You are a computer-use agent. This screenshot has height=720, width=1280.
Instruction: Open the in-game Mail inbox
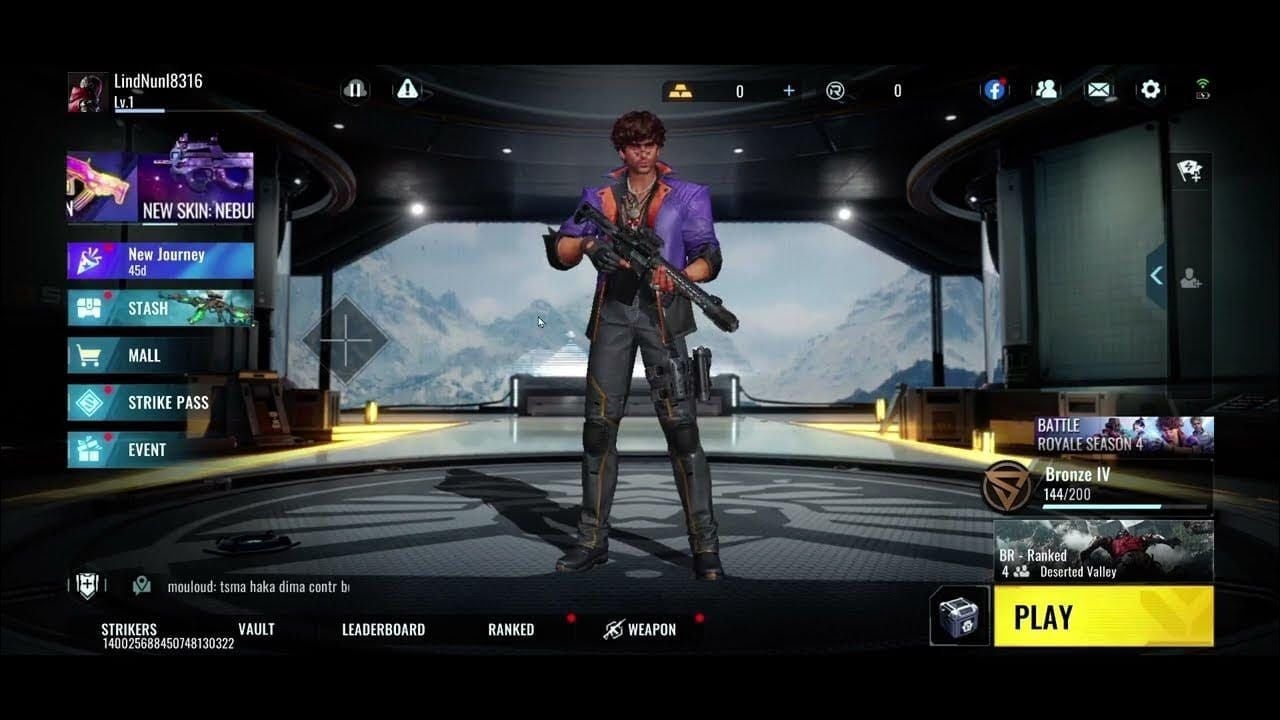pyautogui.click(x=1097, y=89)
